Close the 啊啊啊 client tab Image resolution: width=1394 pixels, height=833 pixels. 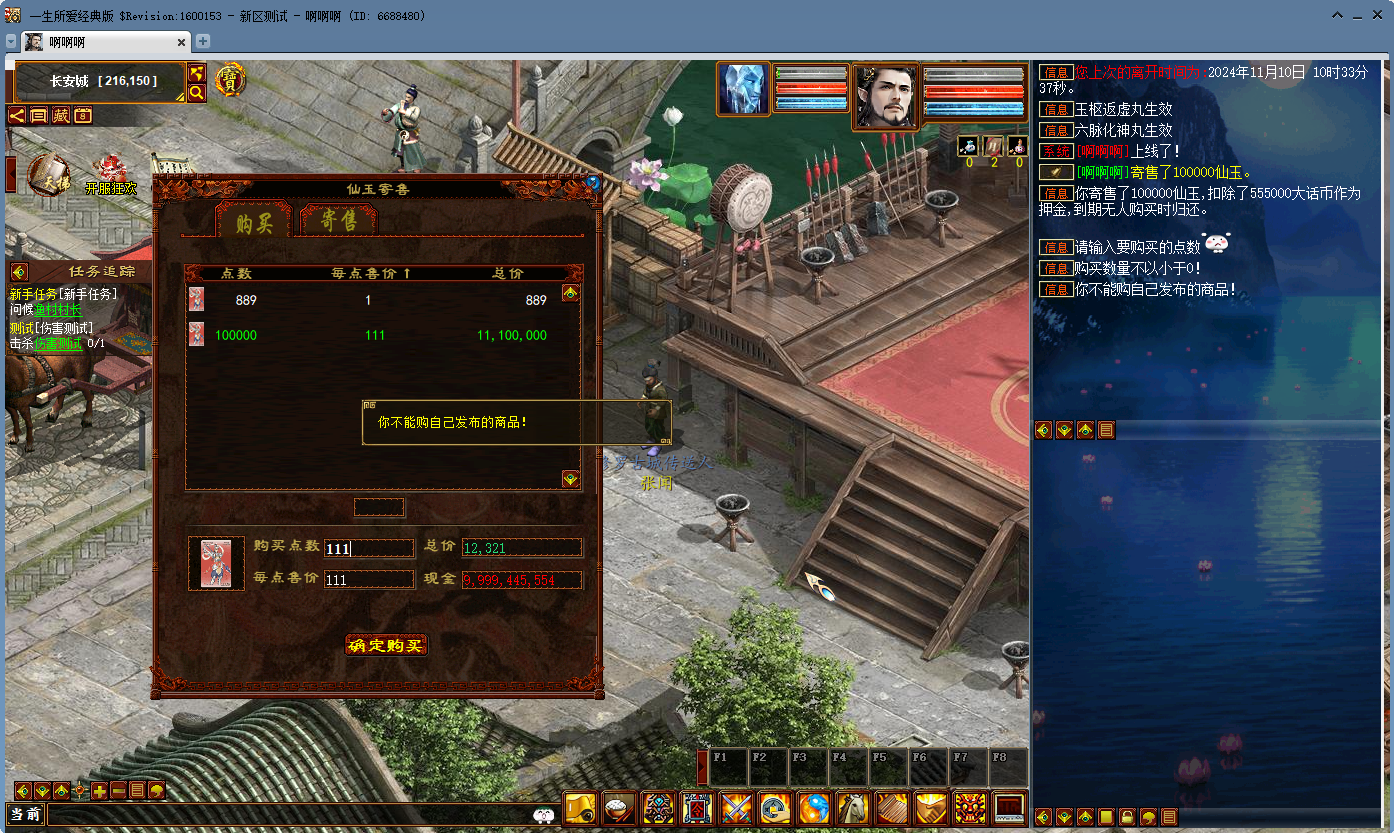[182, 42]
